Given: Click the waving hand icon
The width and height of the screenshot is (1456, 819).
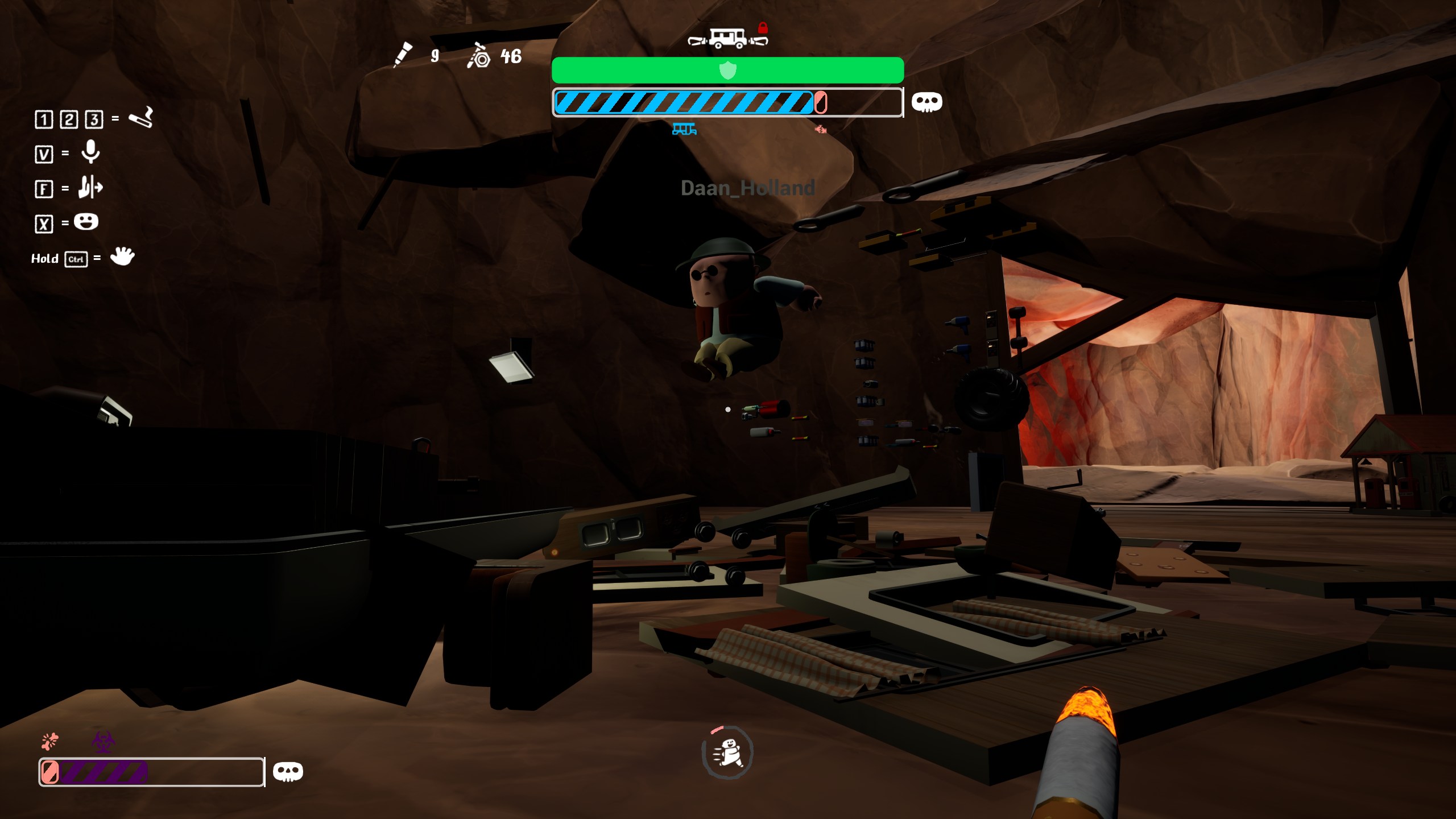Looking at the screenshot, I should pyautogui.click(x=122, y=257).
